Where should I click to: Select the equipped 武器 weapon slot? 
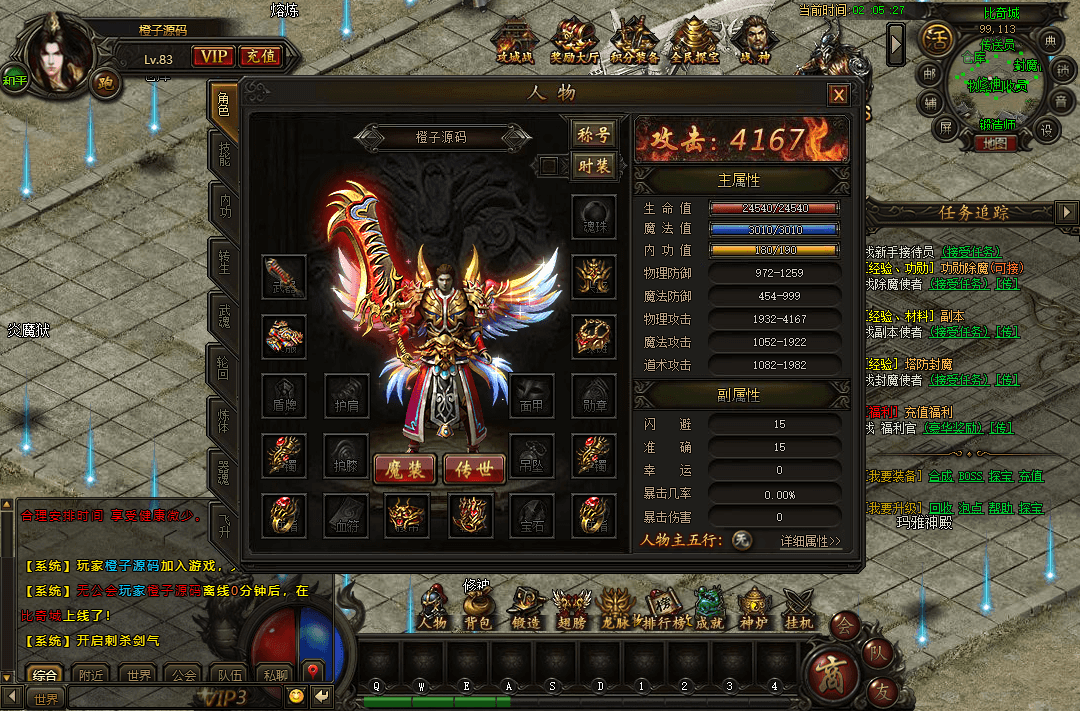[x=283, y=275]
